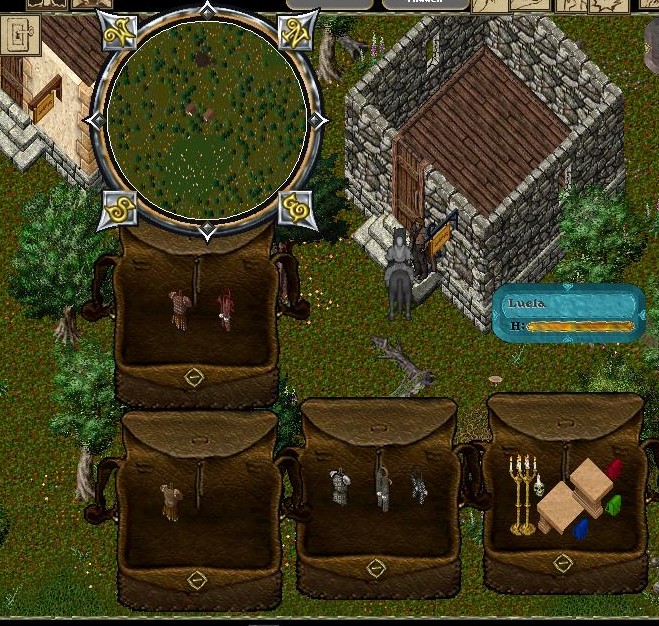
Task: Select the red tunic in the backpack
Action: pyautogui.click(x=225, y=308)
